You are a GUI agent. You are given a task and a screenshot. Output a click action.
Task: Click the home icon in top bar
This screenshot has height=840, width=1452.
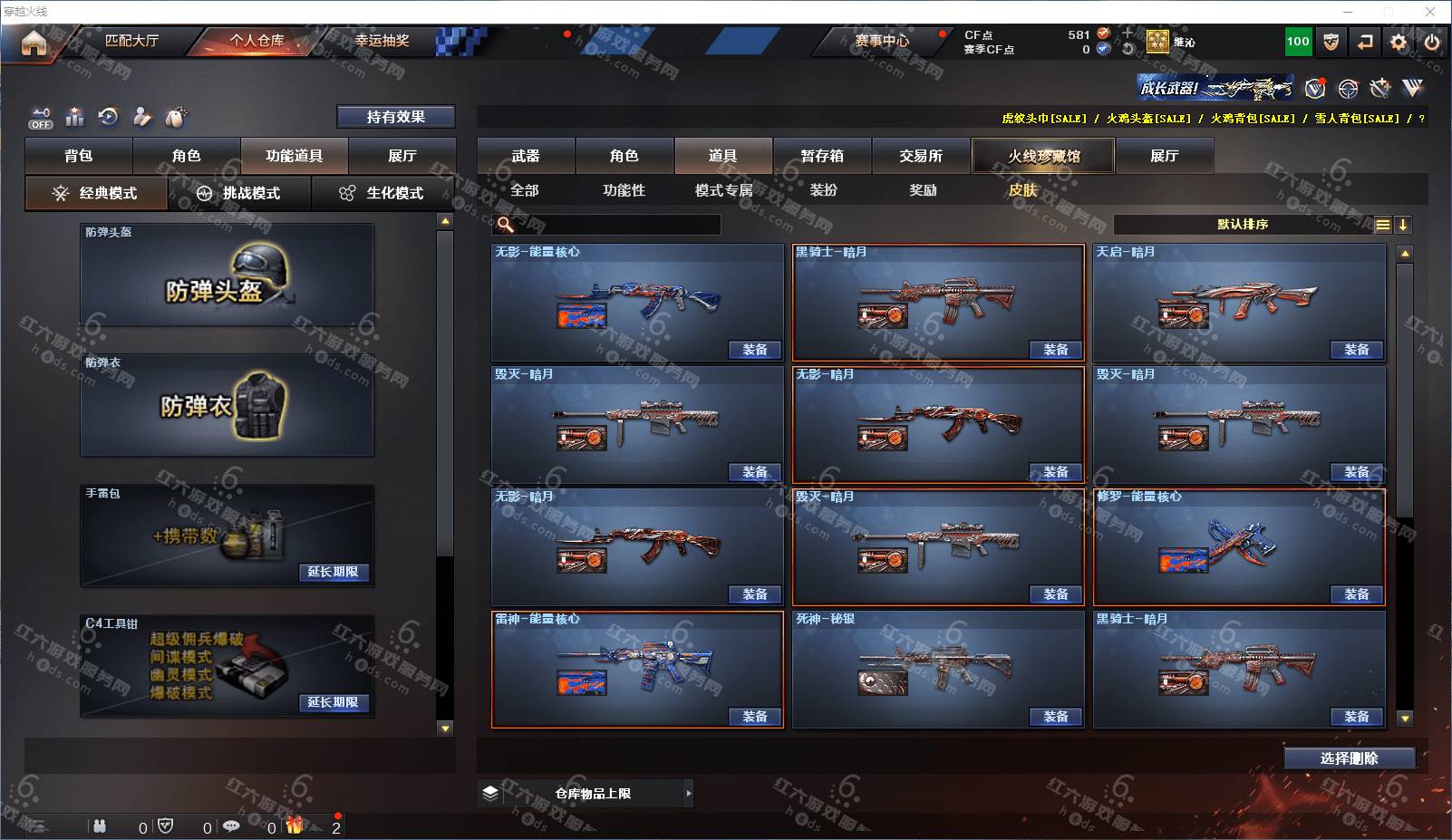pos(34,43)
